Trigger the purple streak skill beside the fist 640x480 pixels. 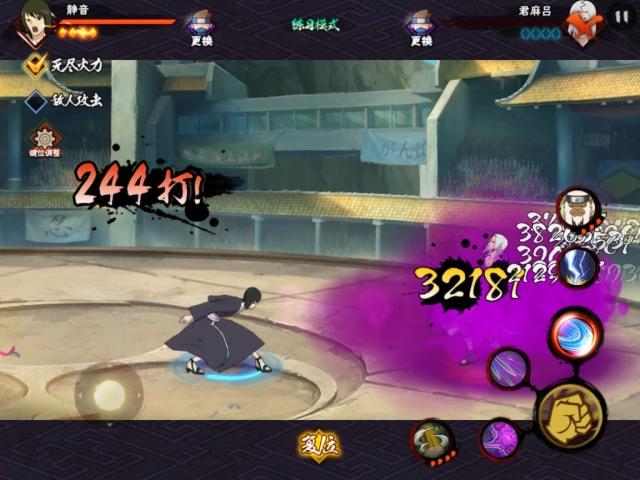pos(509,368)
